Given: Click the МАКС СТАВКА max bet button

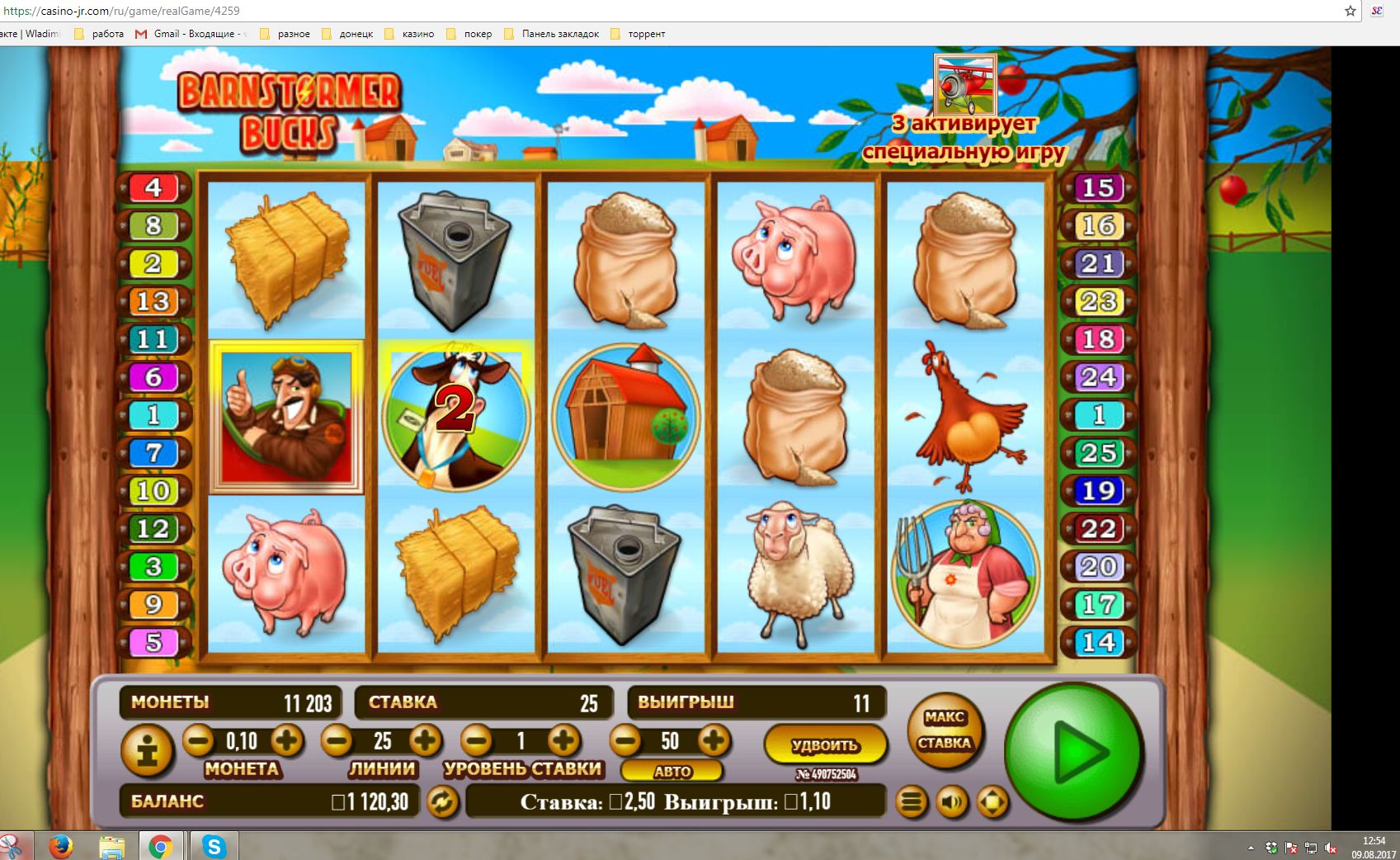Looking at the screenshot, I should [945, 730].
